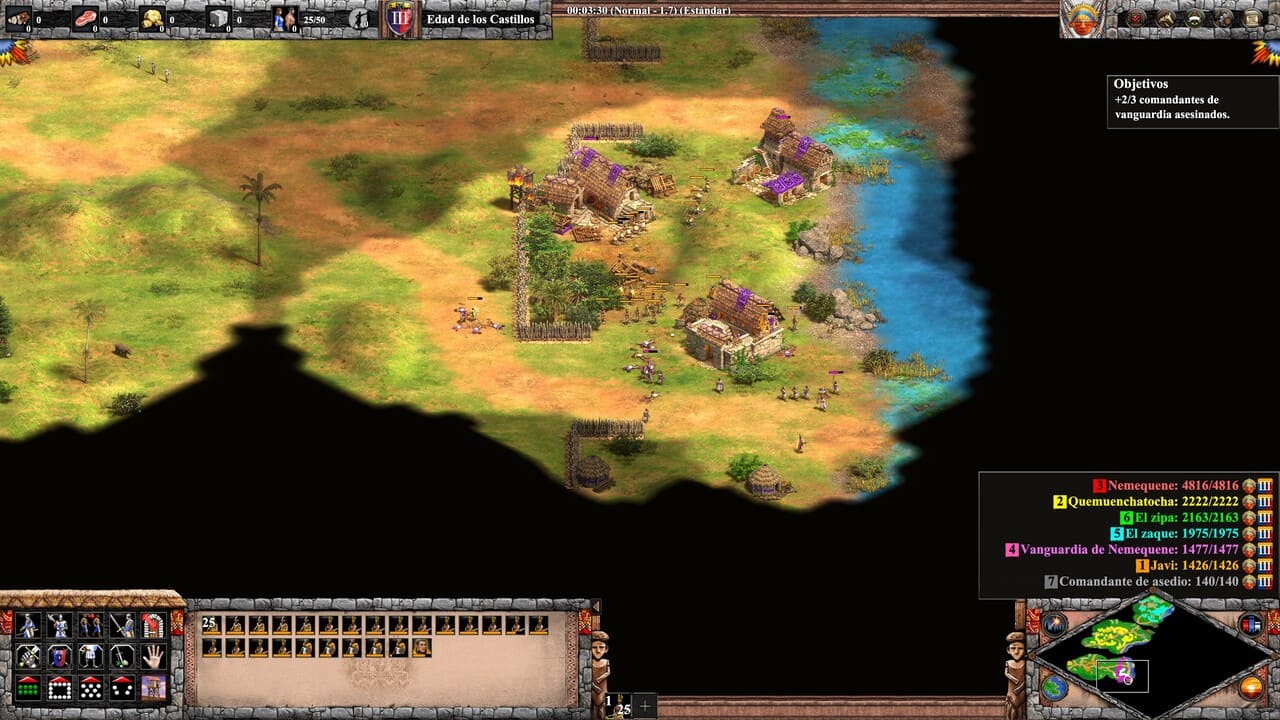This screenshot has width=1280, height=720.
Task: Select the aggressive stance gauntlet icon
Action: [x=27, y=659]
